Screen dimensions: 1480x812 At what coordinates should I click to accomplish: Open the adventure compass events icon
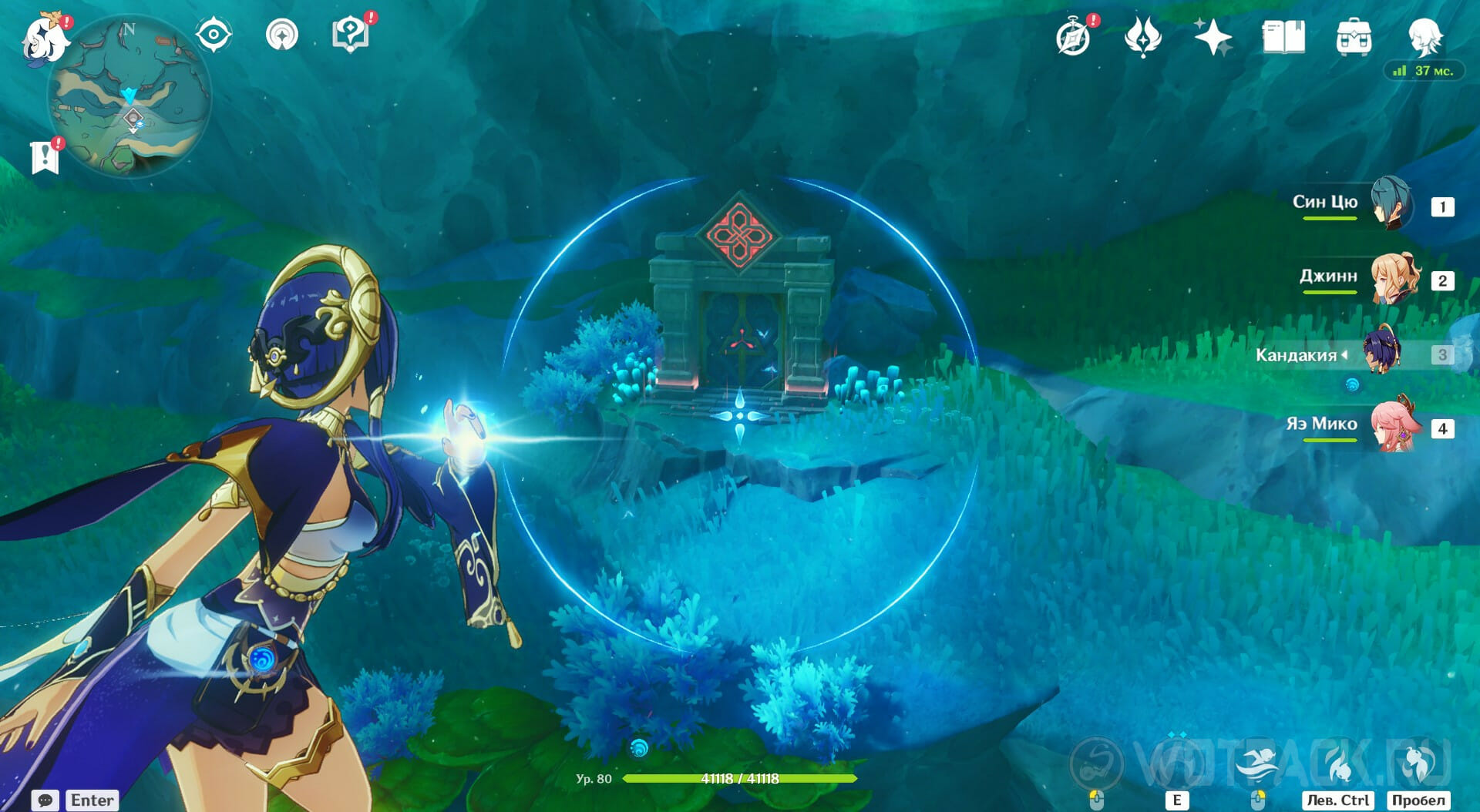1073,37
